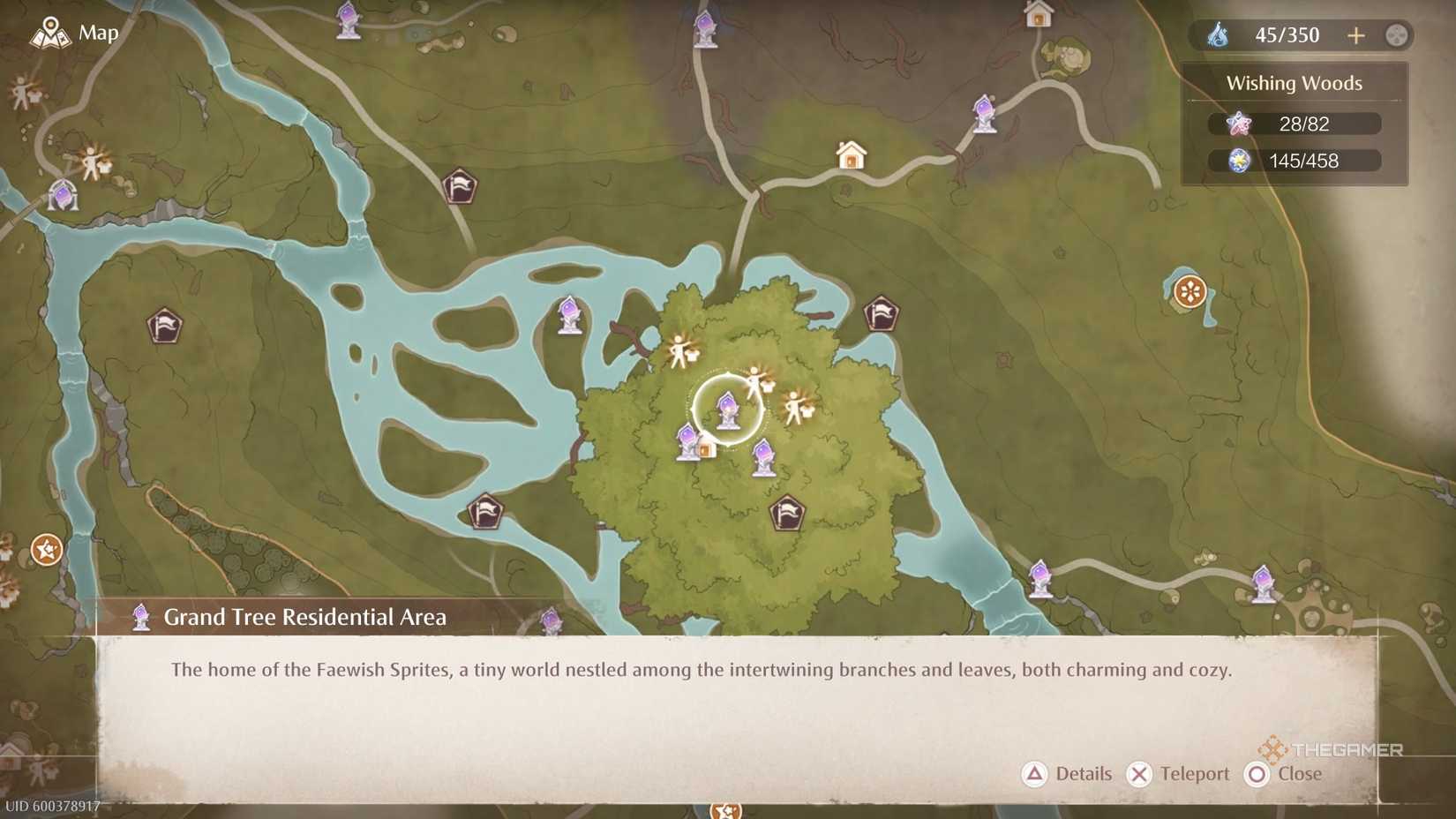Screen dimensions: 1456x819
Task: Click the orange compass landmark icon on the right
Action: point(1190,289)
